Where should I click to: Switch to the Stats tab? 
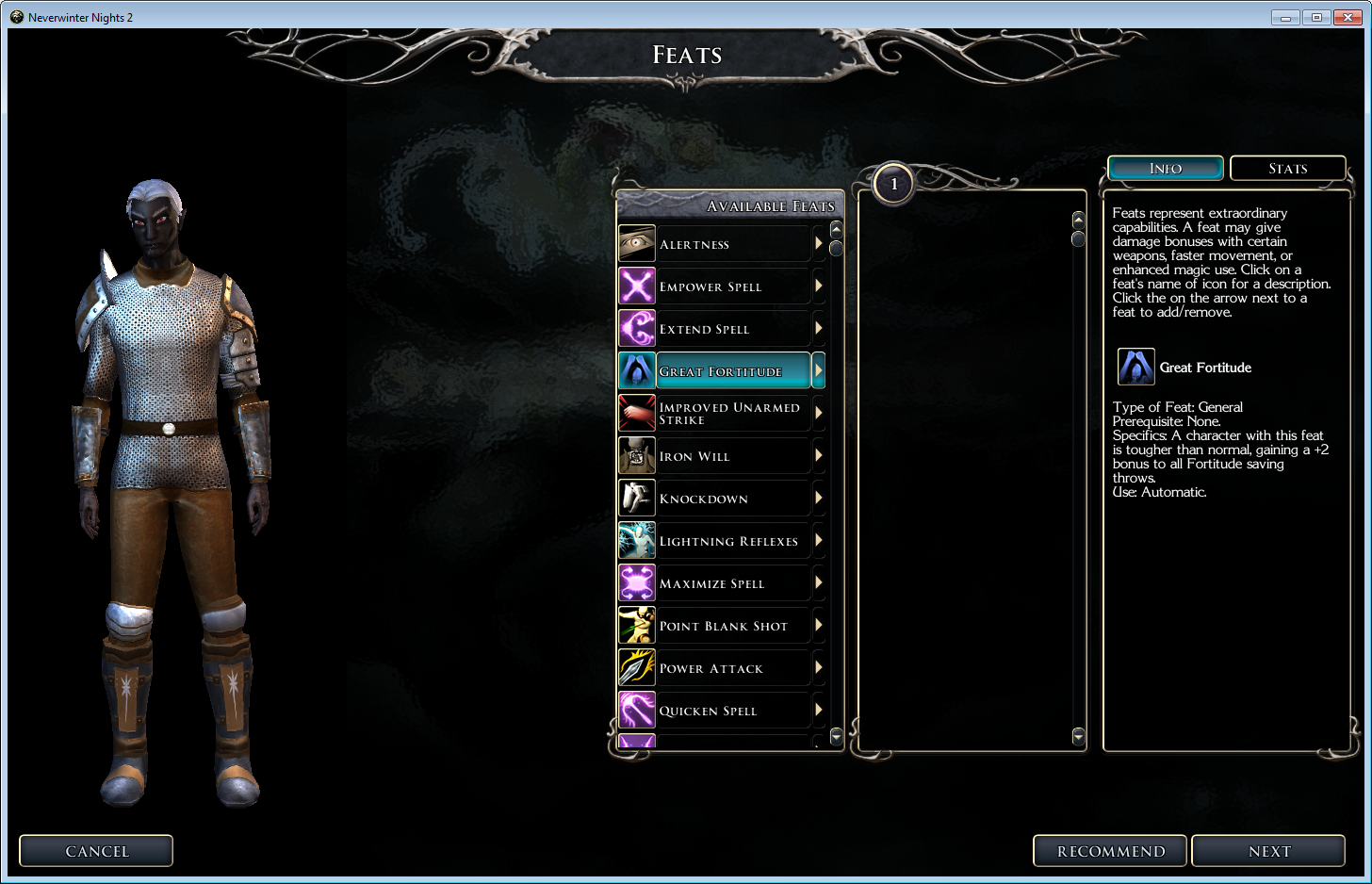pos(1287,169)
